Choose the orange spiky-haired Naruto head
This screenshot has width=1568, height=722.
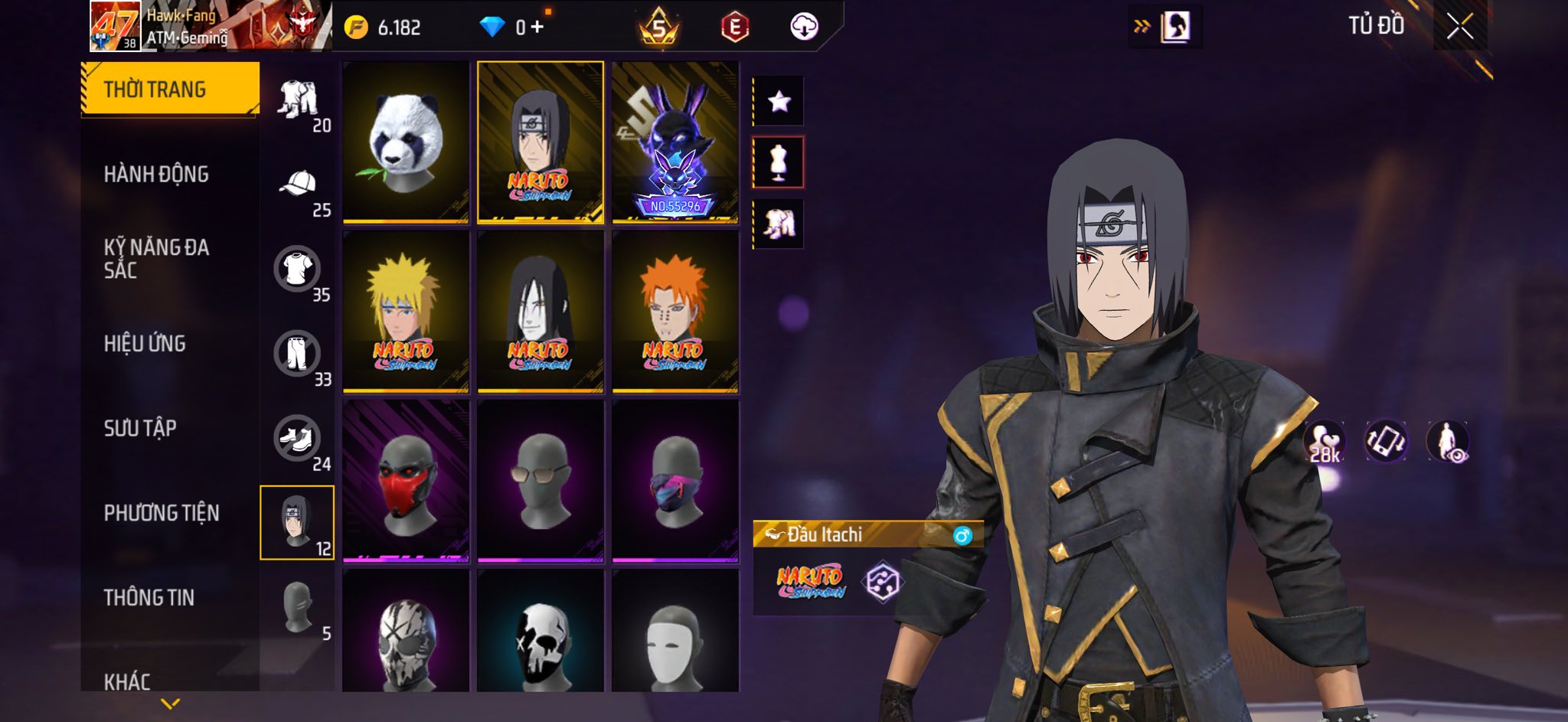click(x=675, y=312)
